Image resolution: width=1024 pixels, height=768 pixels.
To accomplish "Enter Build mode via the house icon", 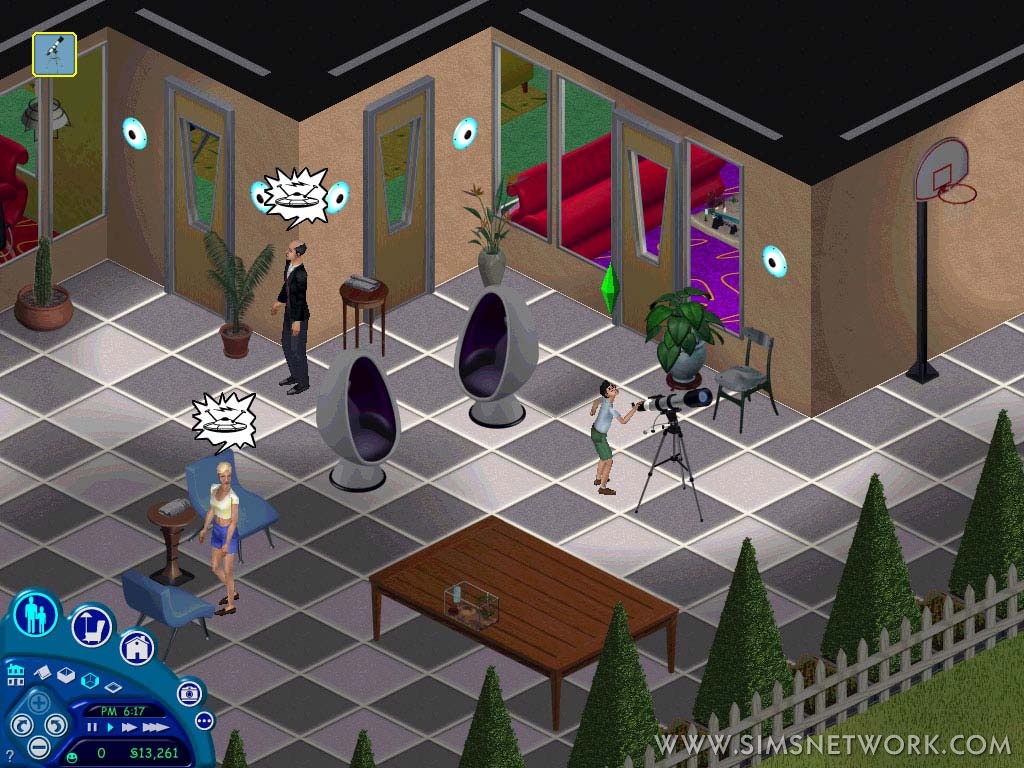I will pos(137,647).
